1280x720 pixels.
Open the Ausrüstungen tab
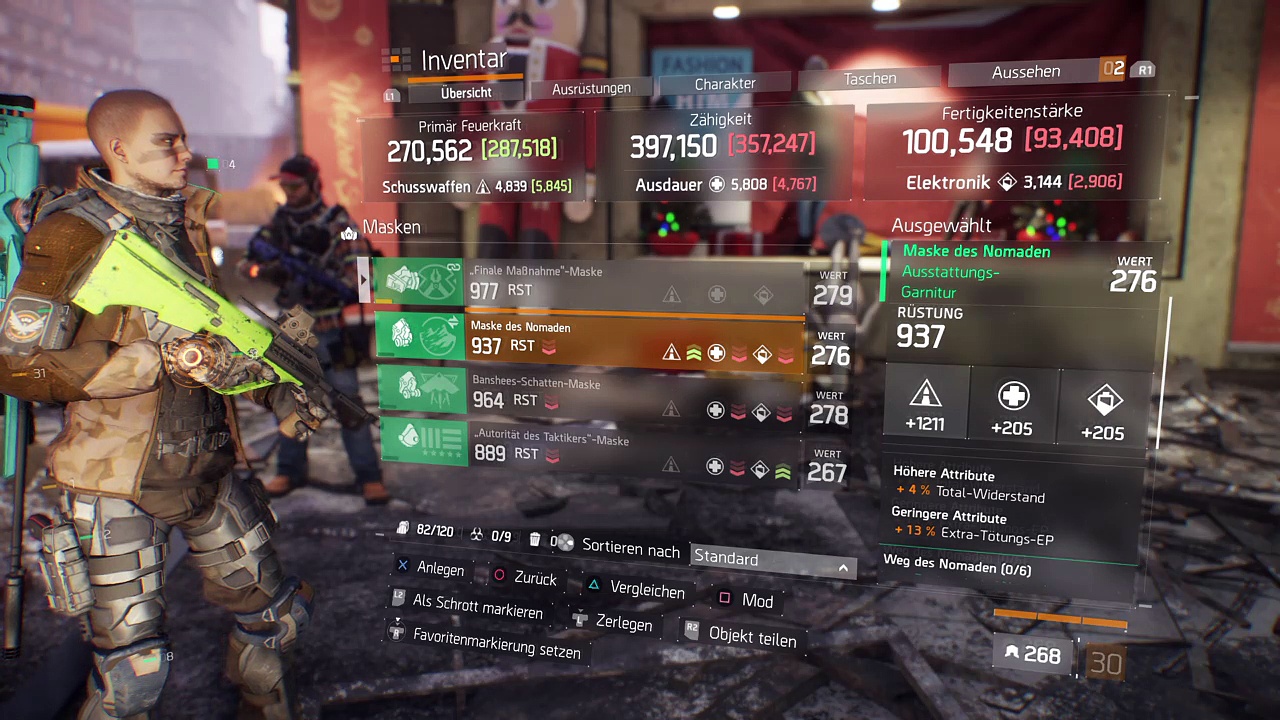click(x=591, y=88)
